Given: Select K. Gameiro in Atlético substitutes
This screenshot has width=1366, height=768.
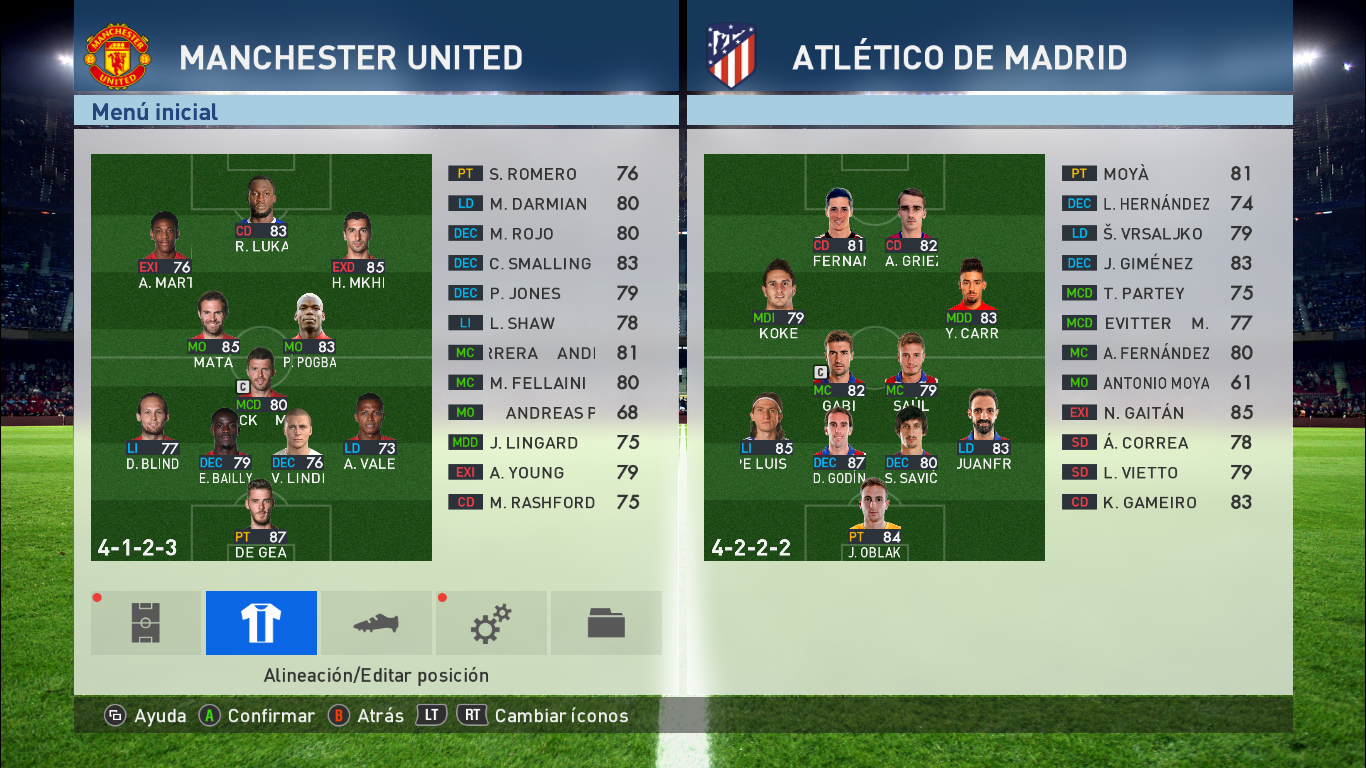Looking at the screenshot, I should pos(1156,503).
